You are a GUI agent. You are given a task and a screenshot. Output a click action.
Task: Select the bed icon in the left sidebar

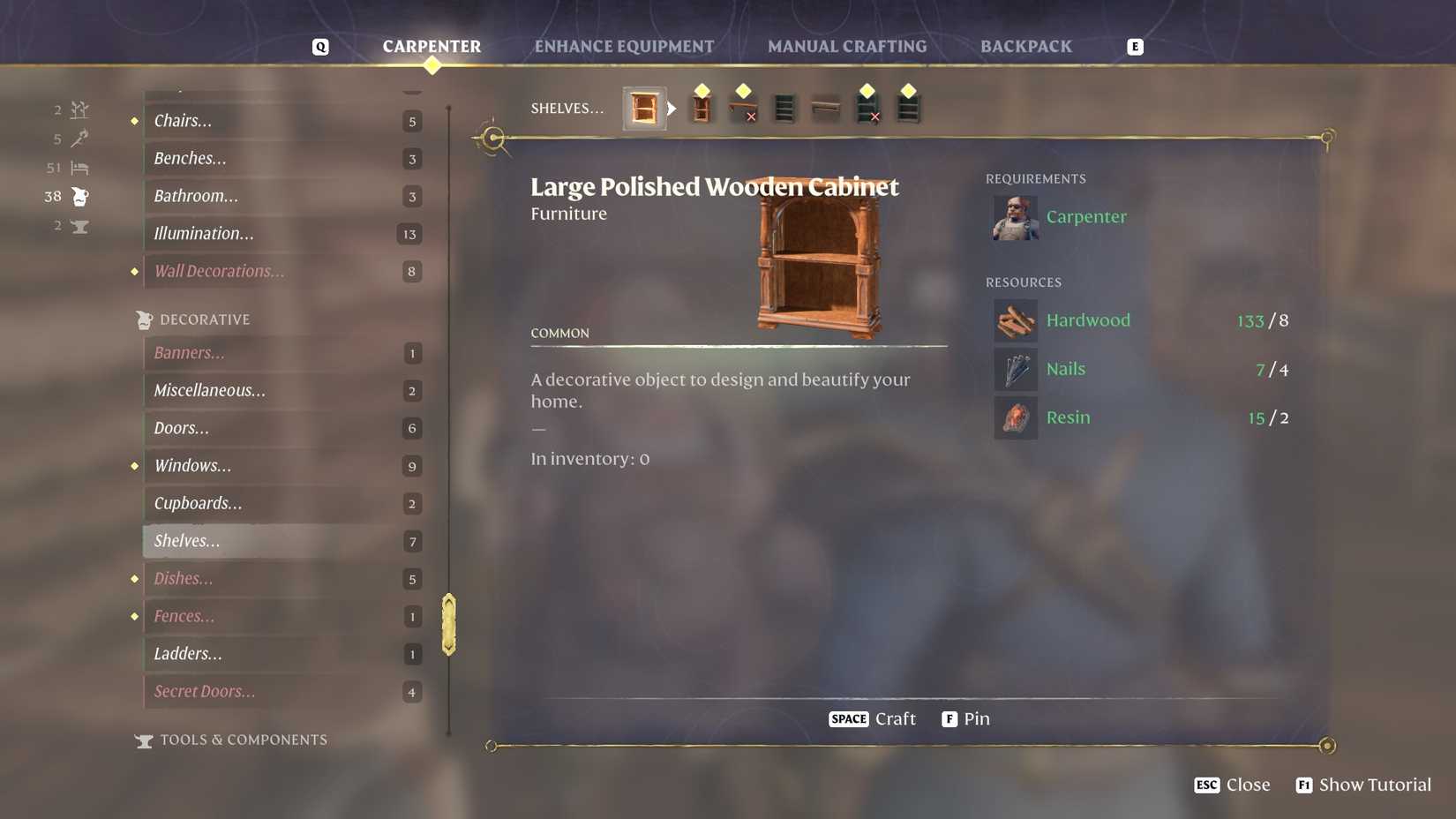click(79, 168)
